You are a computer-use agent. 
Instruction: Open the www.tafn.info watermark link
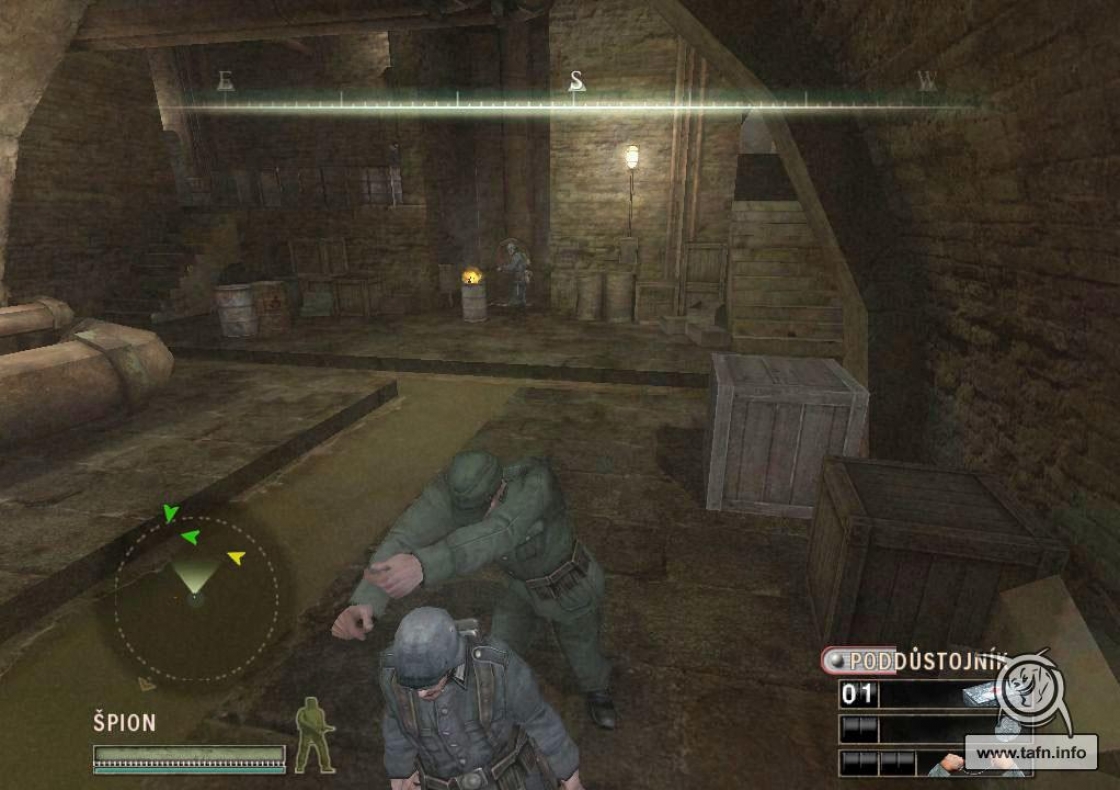click(1030, 752)
